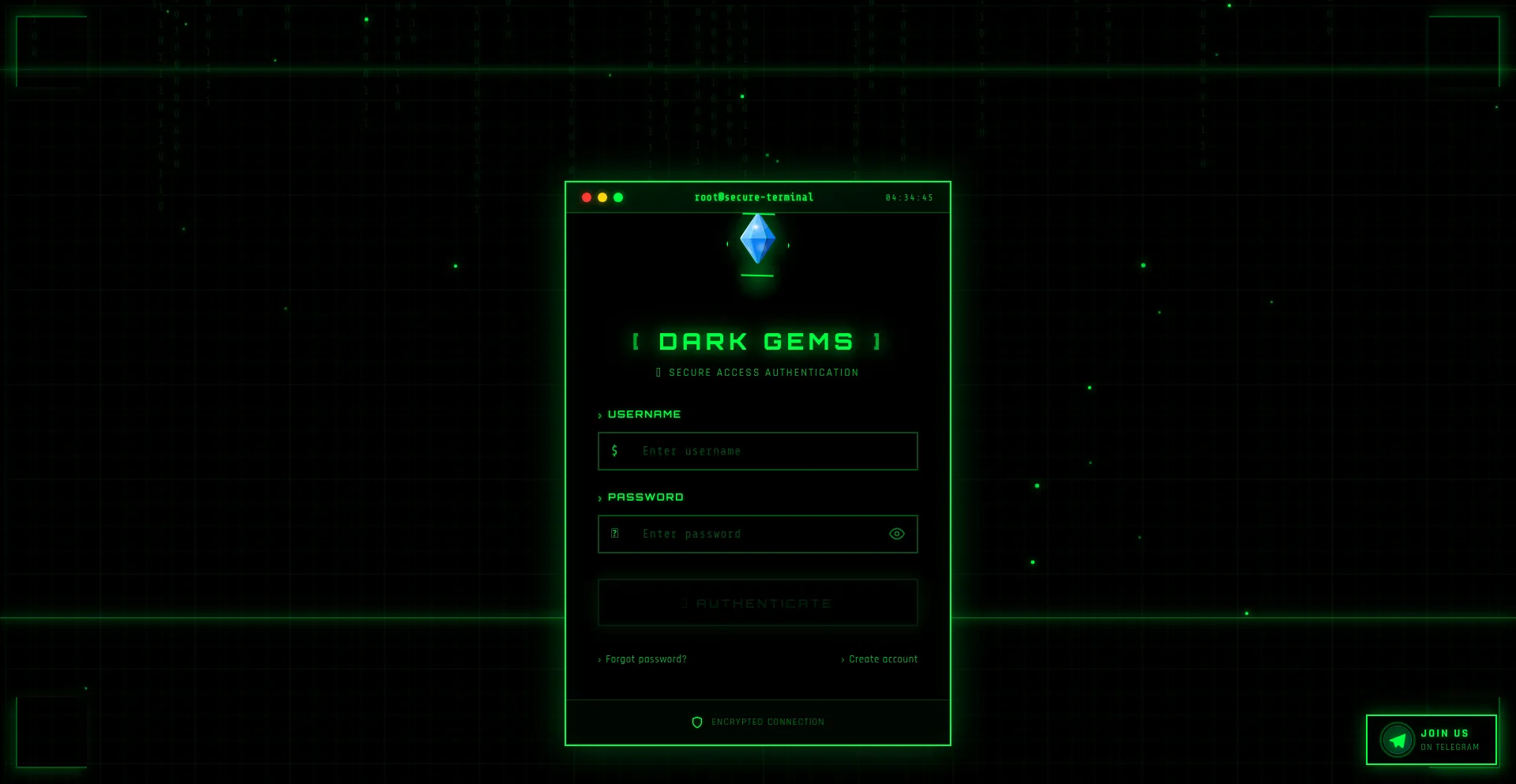This screenshot has width=1516, height=784.
Task: Click the lock icon before Secure Access Authentication
Action: pos(660,372)
